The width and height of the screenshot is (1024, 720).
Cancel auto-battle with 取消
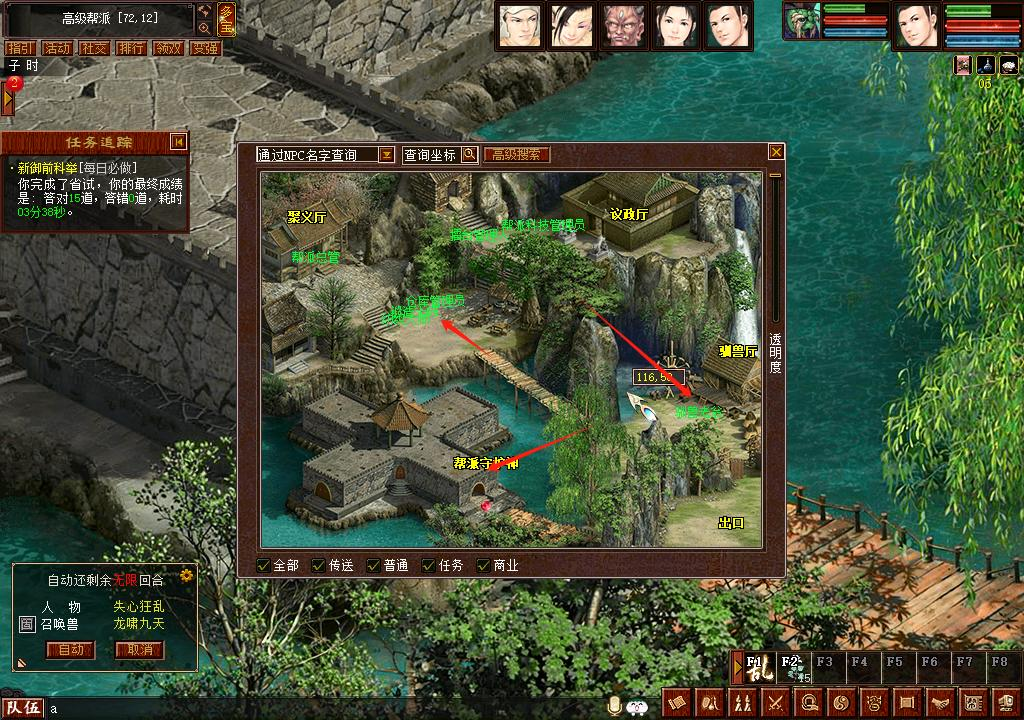point(139,650)
